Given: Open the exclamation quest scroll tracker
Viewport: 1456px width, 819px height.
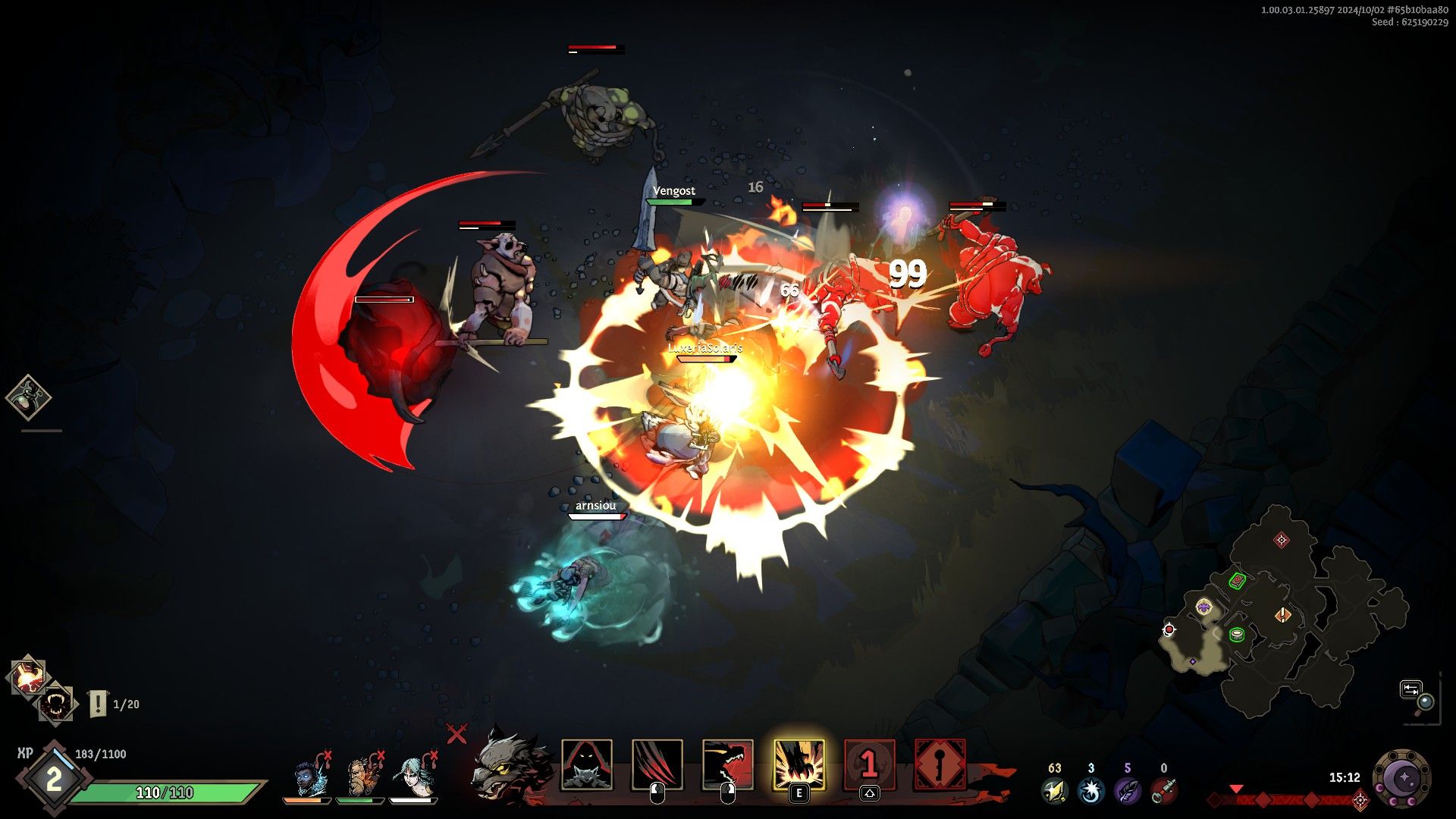Looking at the screenshot, I should 99,704.
